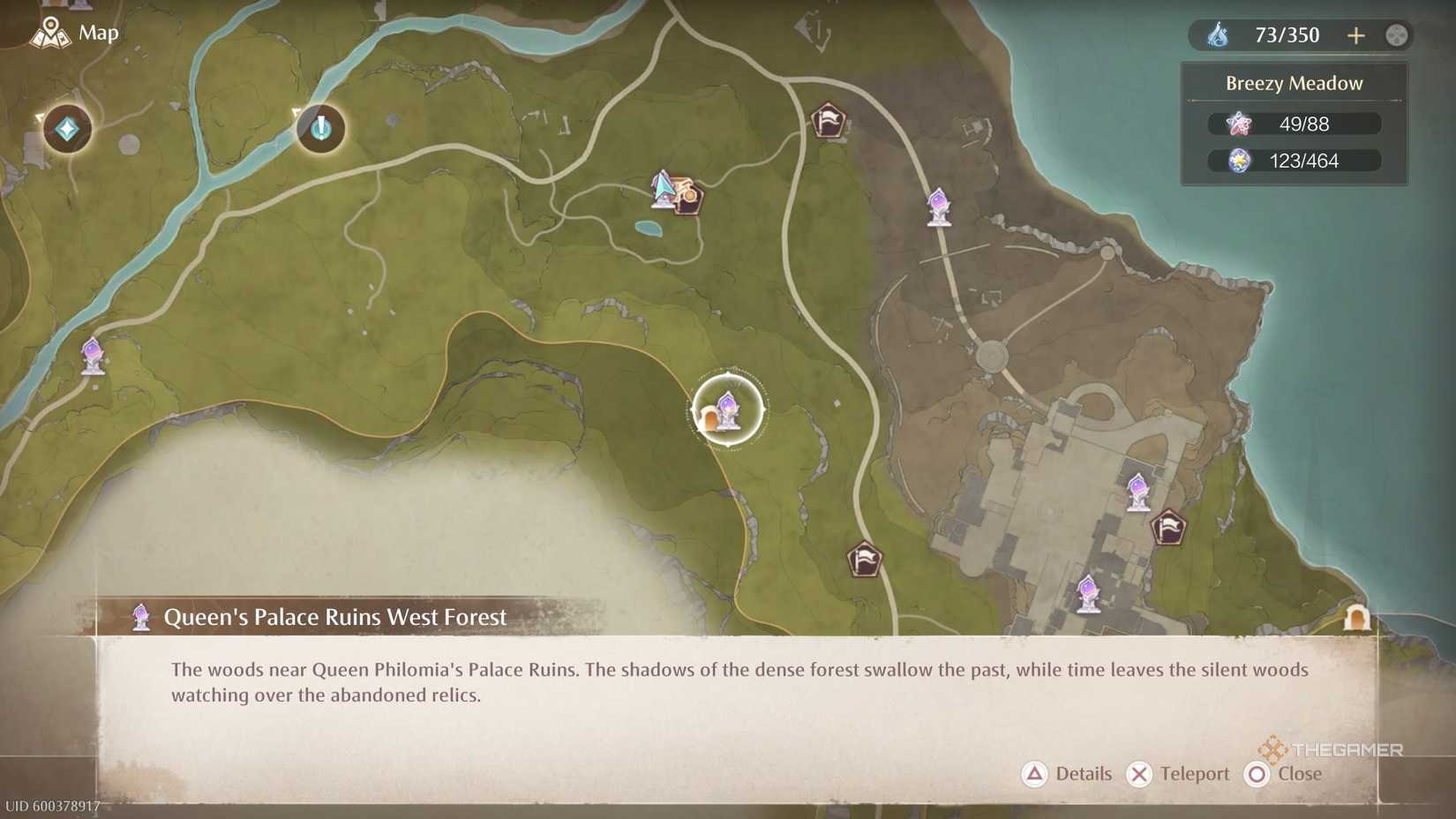Select the pink star collectible counter
Viewport: 1456px width, 819px height.
[1293, 124]
